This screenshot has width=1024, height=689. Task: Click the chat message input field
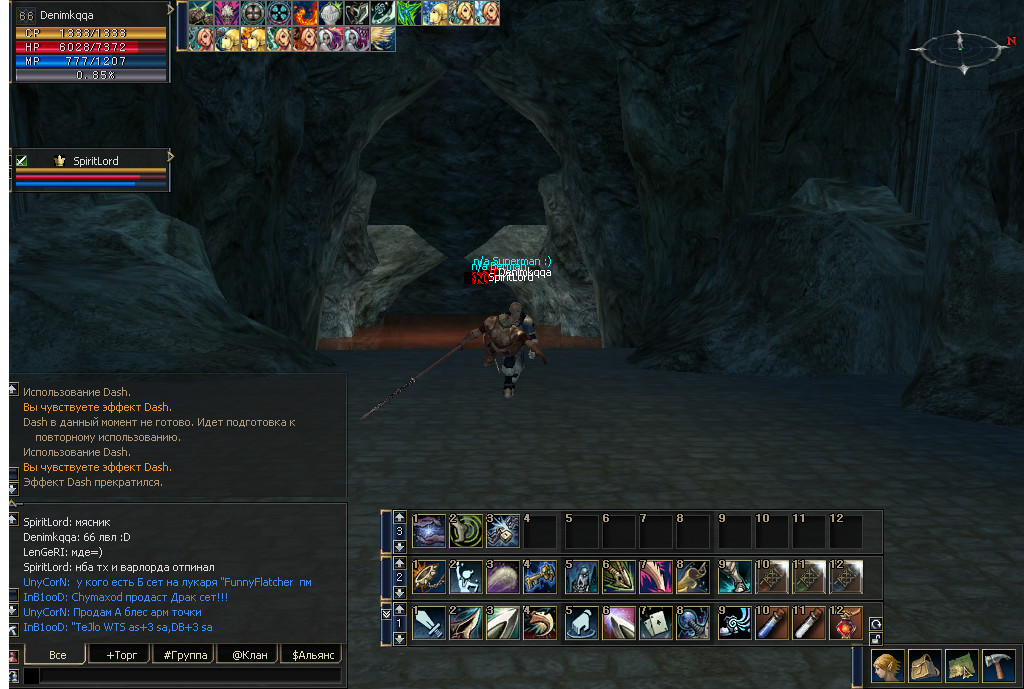(190, 677)
